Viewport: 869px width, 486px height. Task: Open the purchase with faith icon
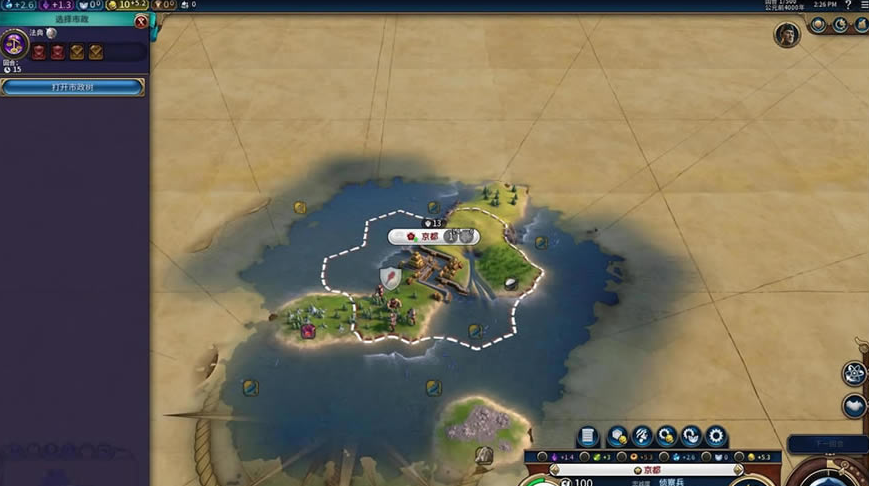click(x=691, y=436)
